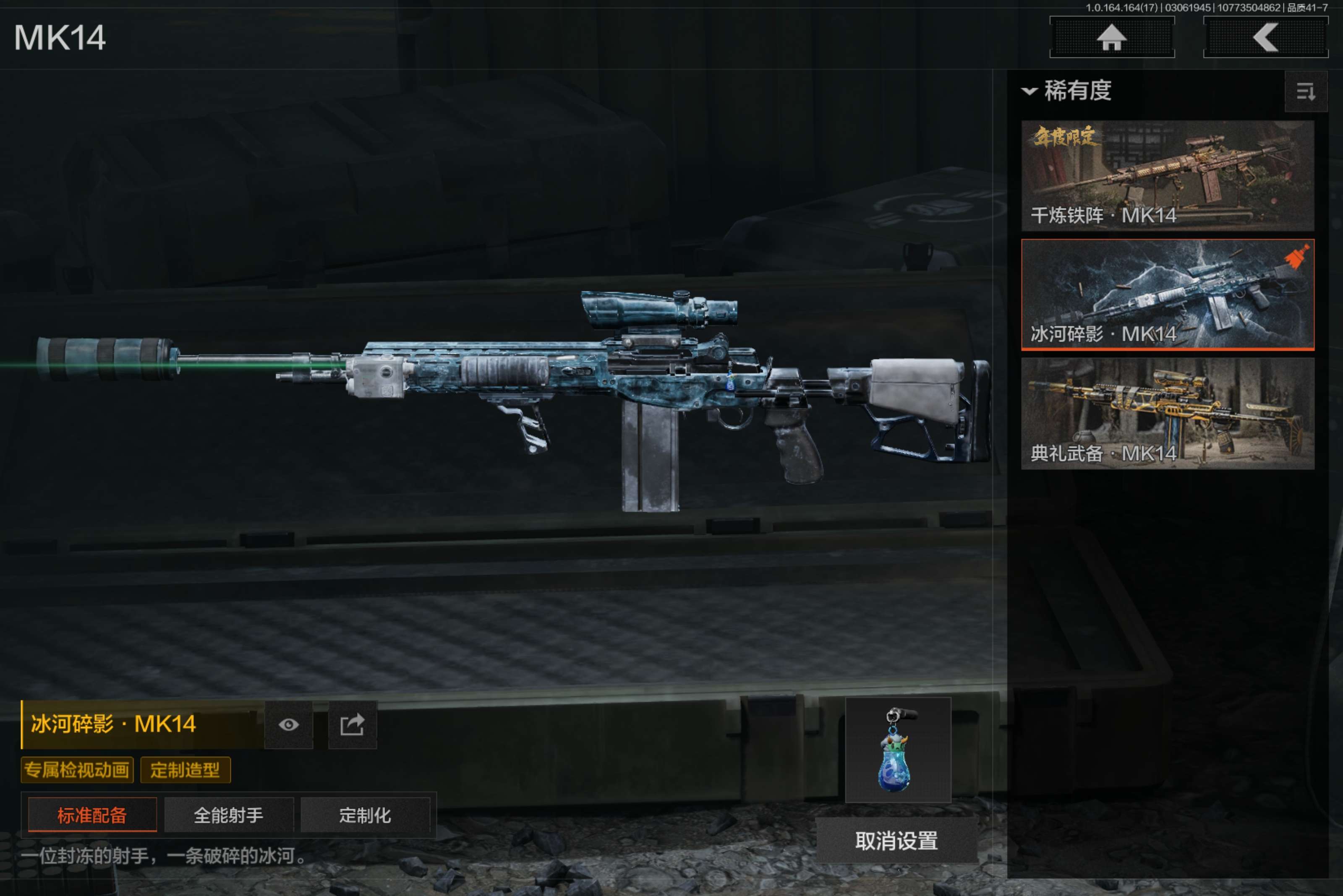Show the 专属检视动画 tag details

coord(77,770)
